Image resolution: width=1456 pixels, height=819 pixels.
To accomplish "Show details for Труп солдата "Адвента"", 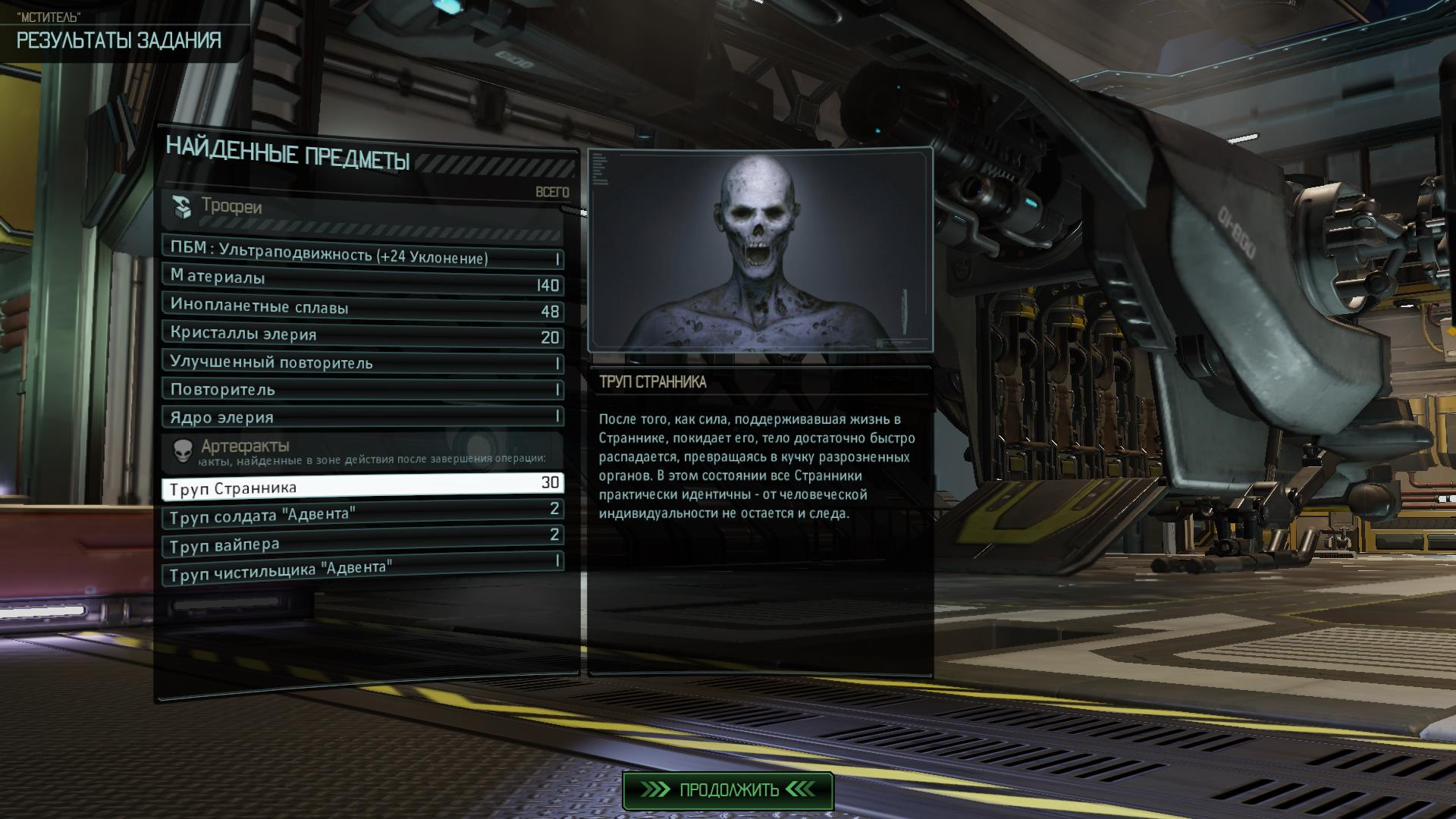I will (x=362, y=513).
